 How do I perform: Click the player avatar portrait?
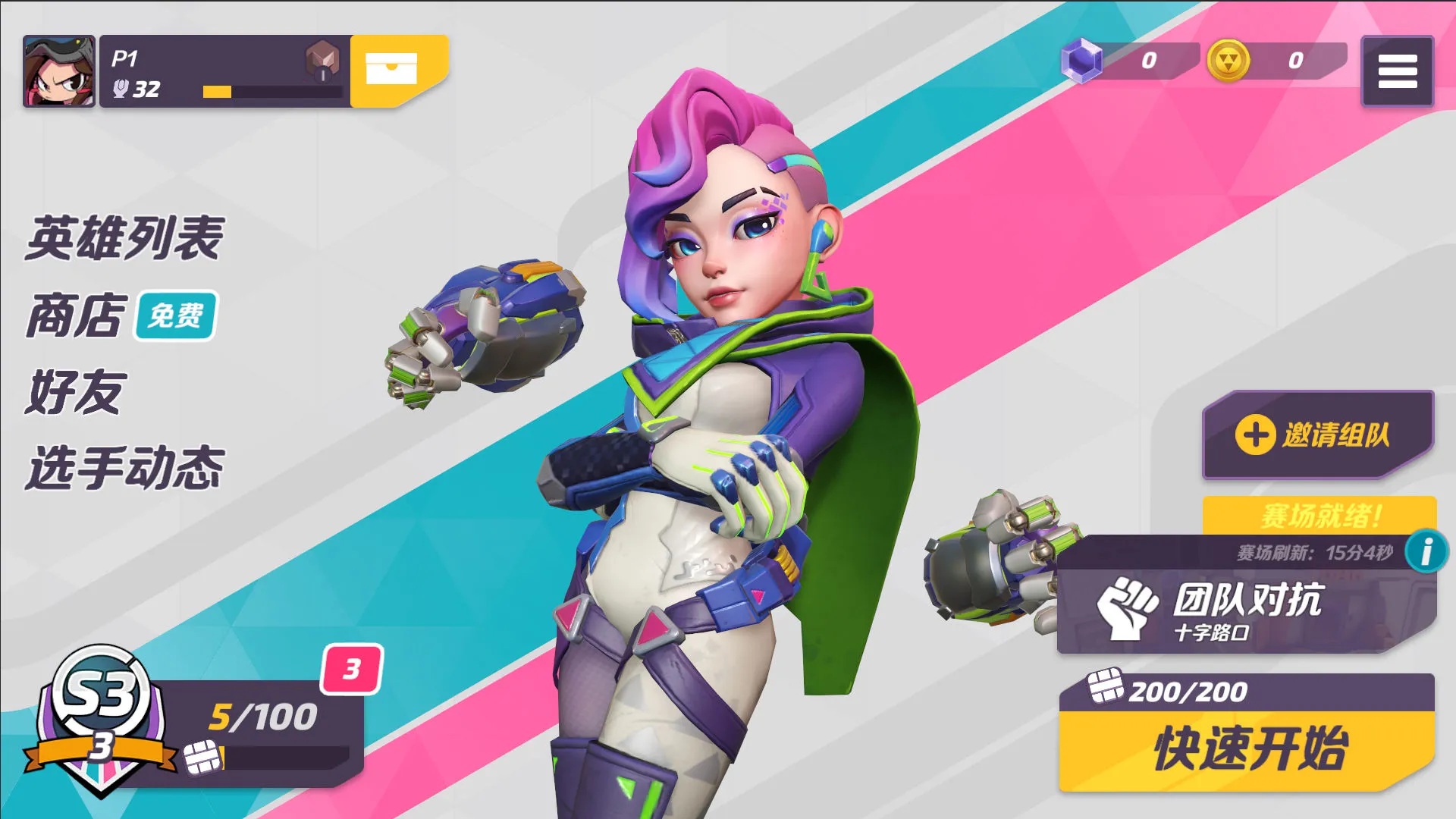[59, 71]
